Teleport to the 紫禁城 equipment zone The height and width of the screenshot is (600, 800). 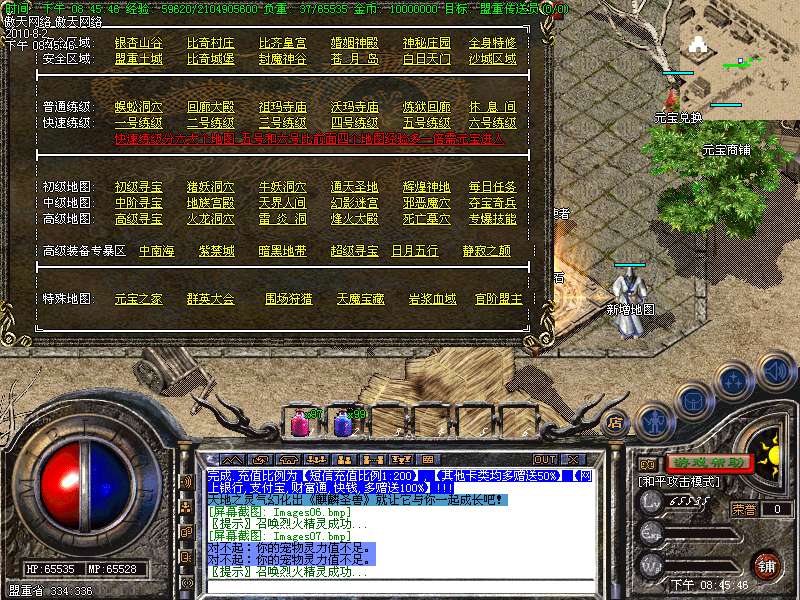coord(216,251)
